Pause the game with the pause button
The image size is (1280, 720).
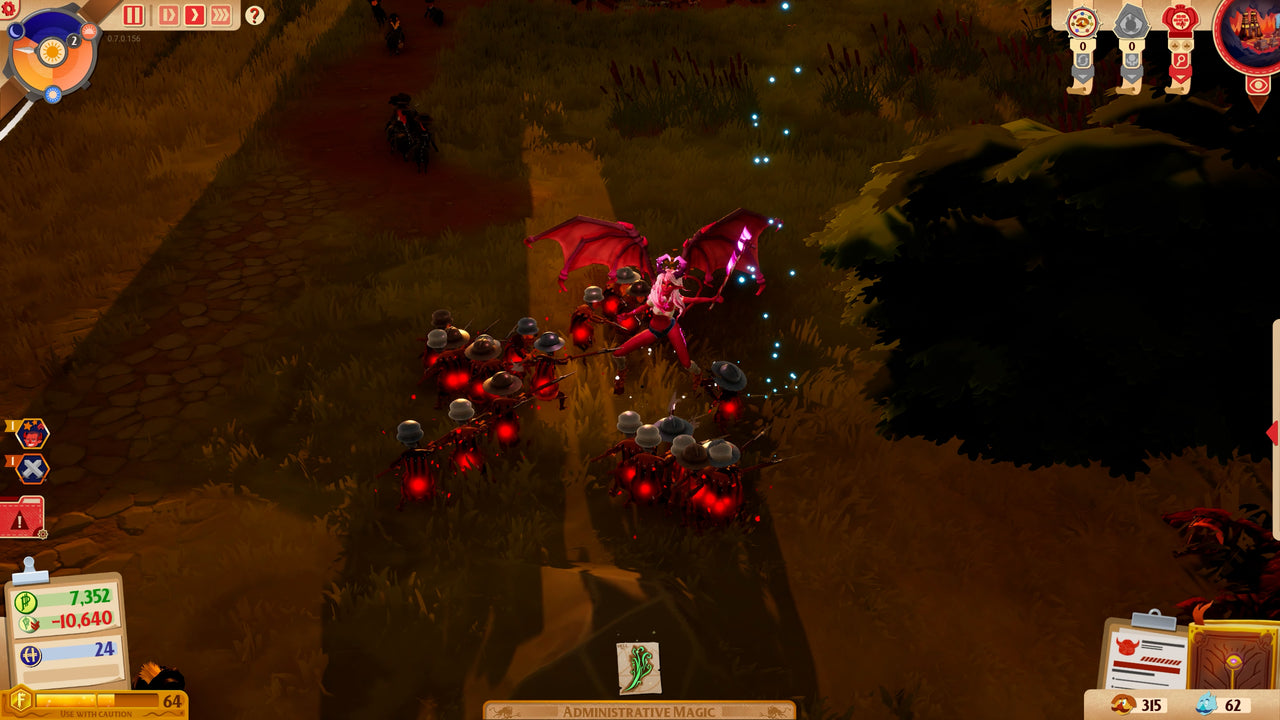pos(134,14)
